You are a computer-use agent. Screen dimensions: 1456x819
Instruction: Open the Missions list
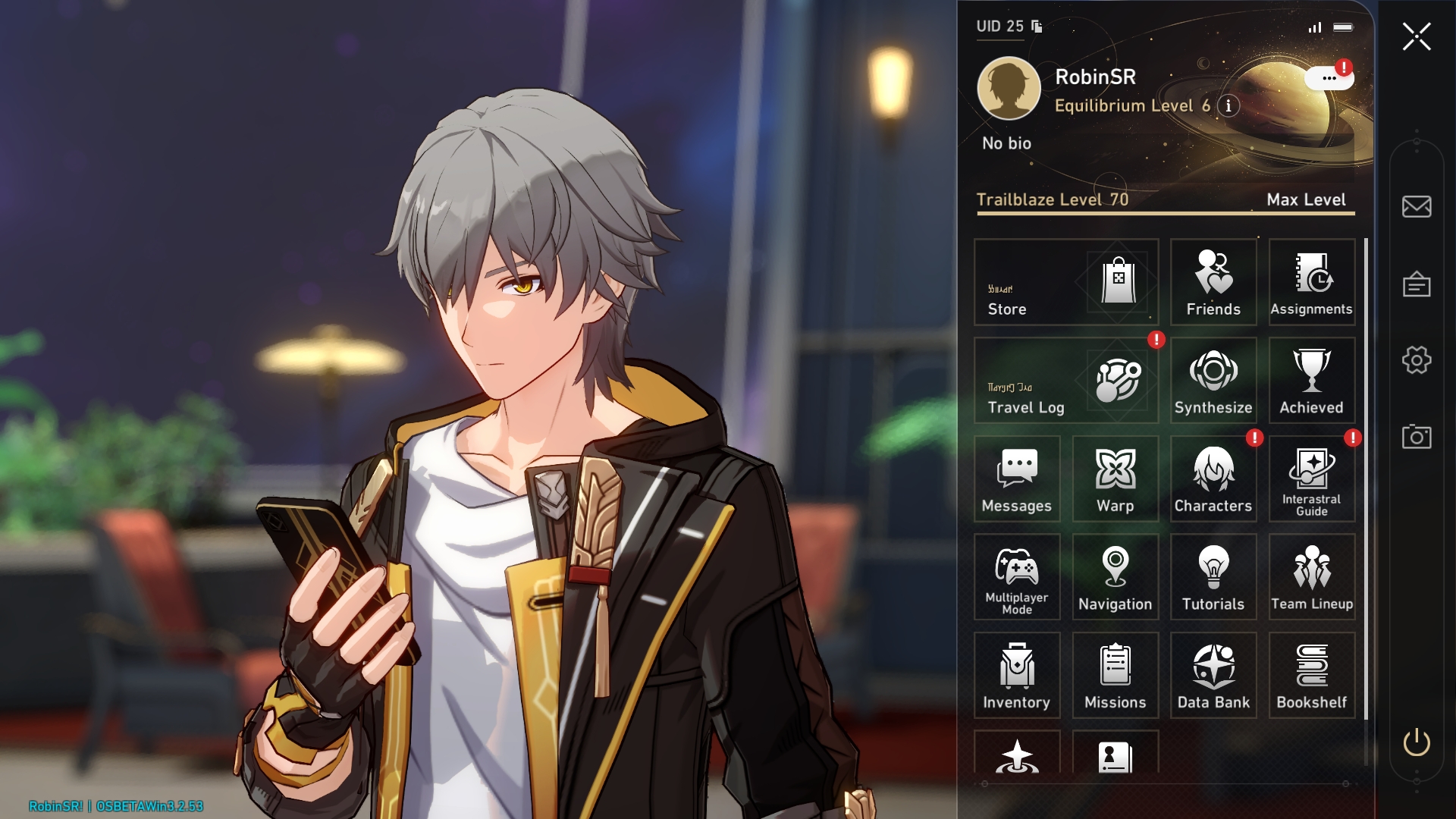click(x=1115, y=675)
